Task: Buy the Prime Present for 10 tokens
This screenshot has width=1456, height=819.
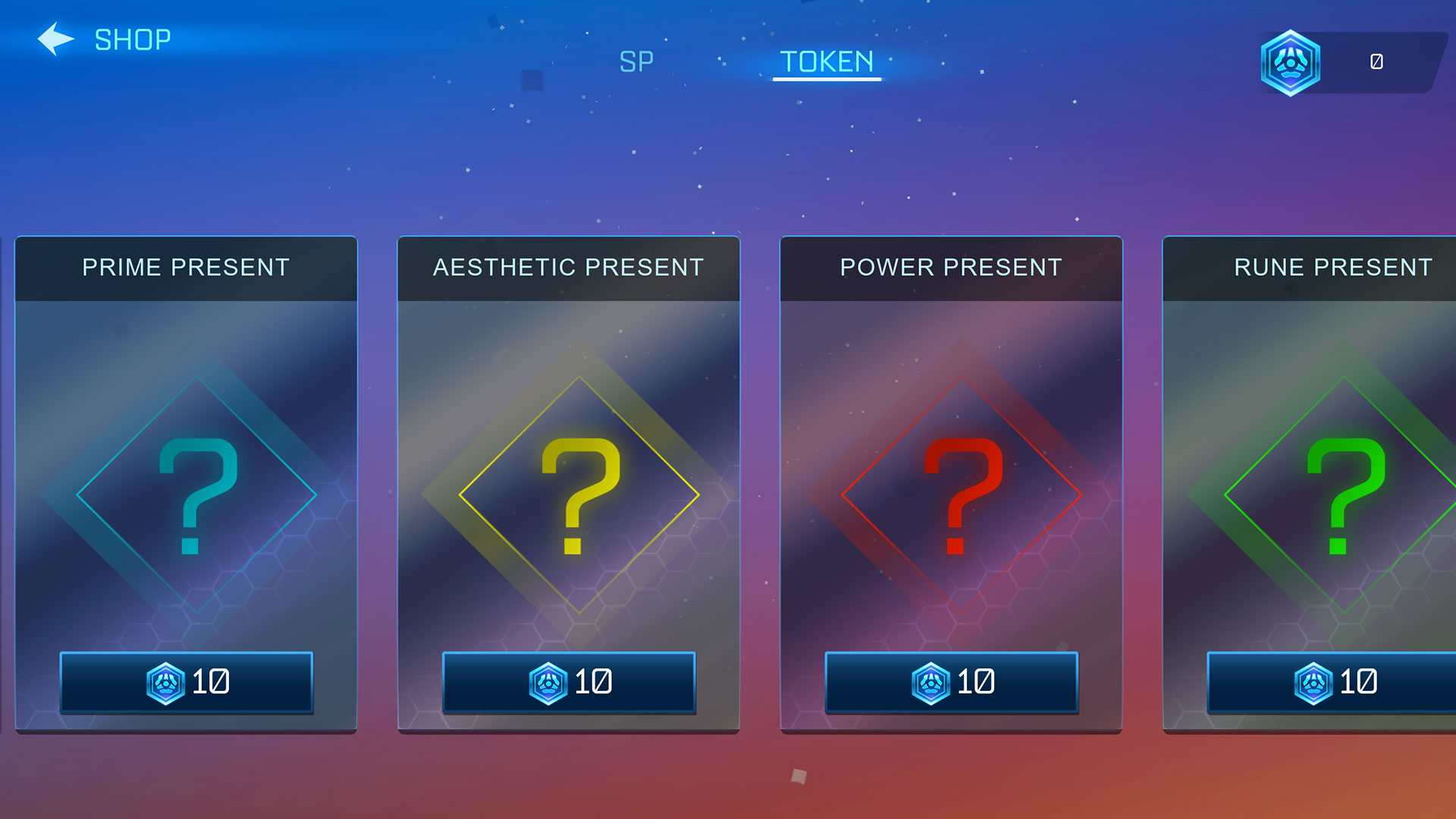Action: (187, 682)
